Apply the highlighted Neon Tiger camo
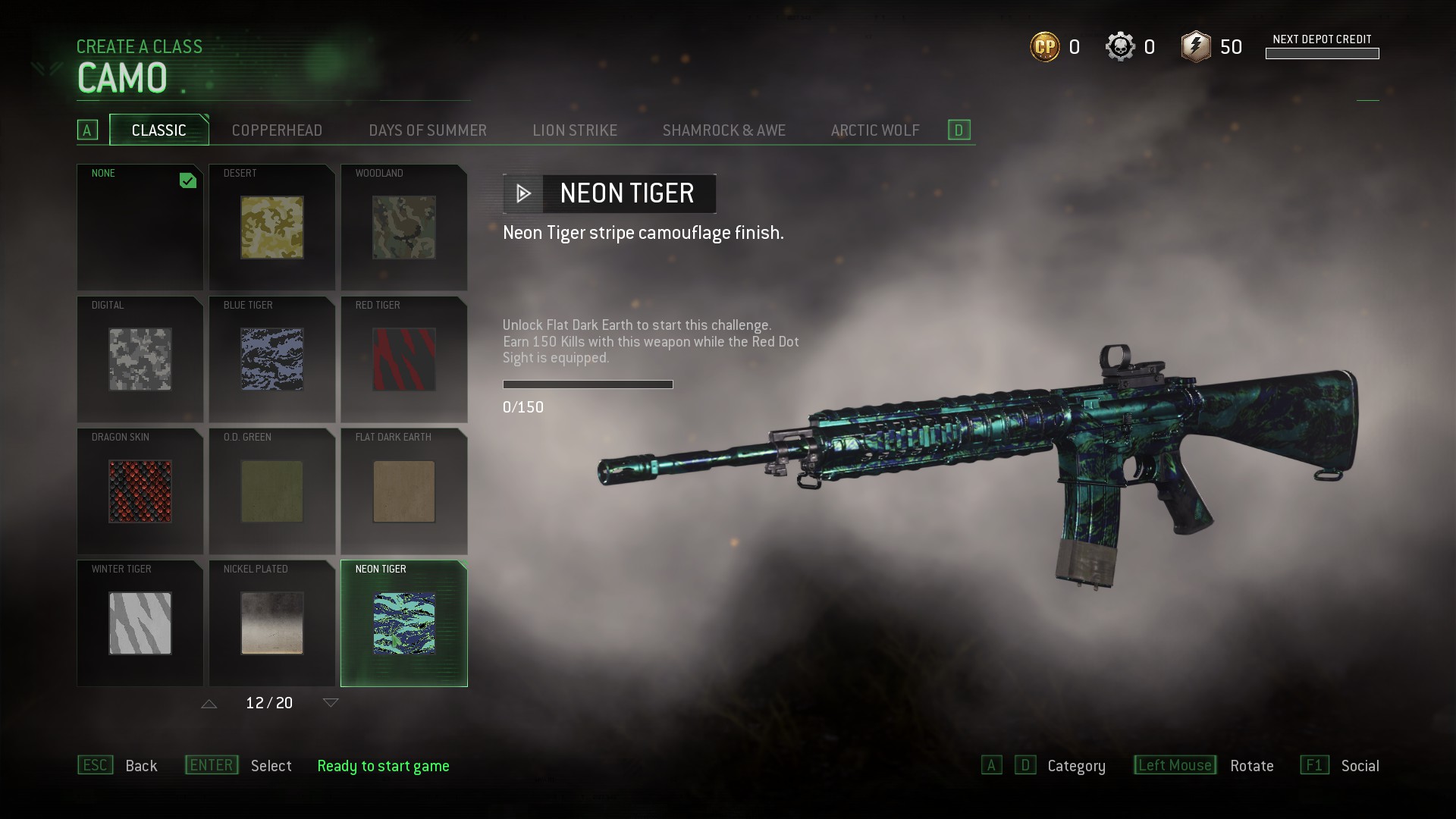 coord(404,623)
